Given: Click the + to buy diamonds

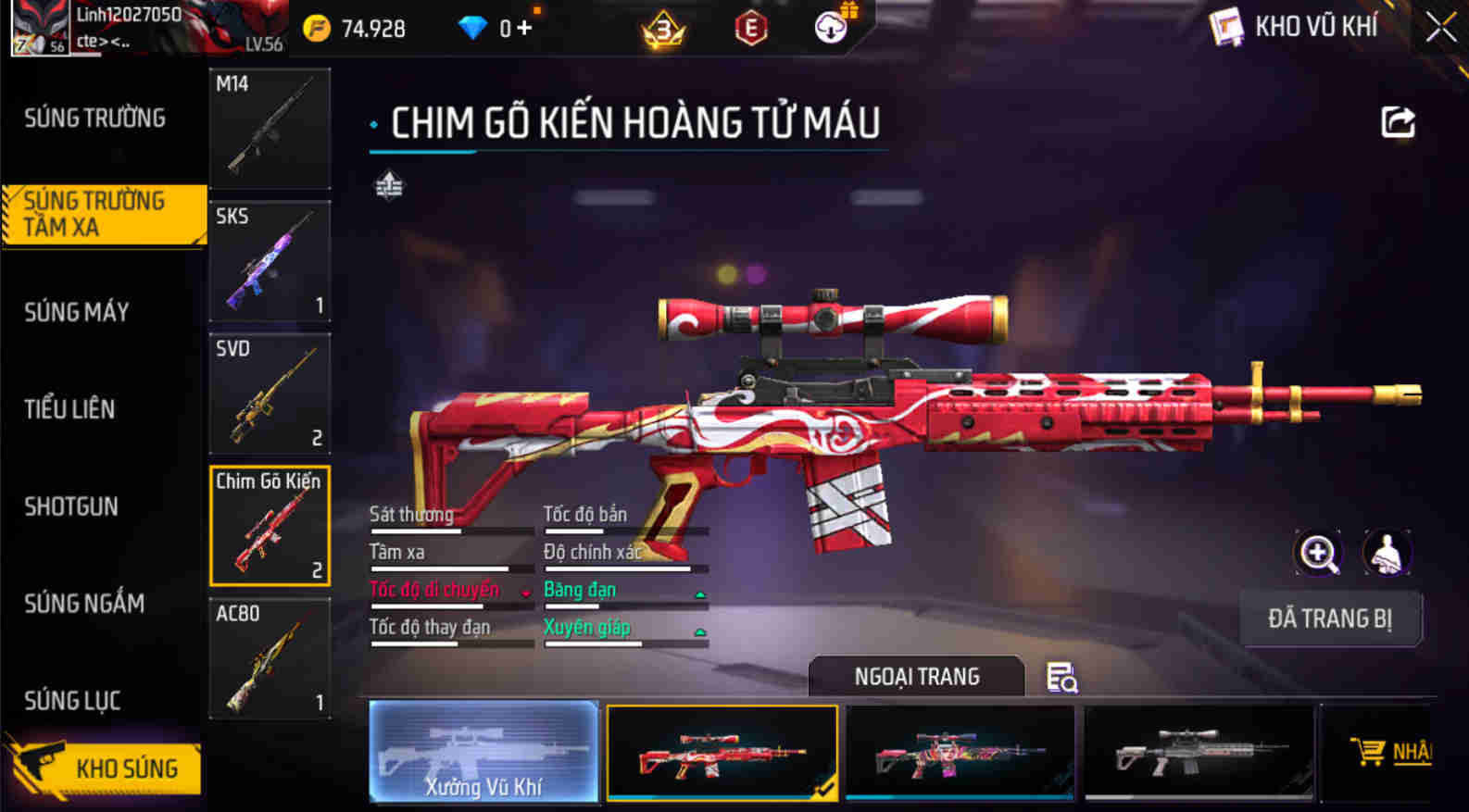Looking at the screenshot, I should click(x=523, y=27).
